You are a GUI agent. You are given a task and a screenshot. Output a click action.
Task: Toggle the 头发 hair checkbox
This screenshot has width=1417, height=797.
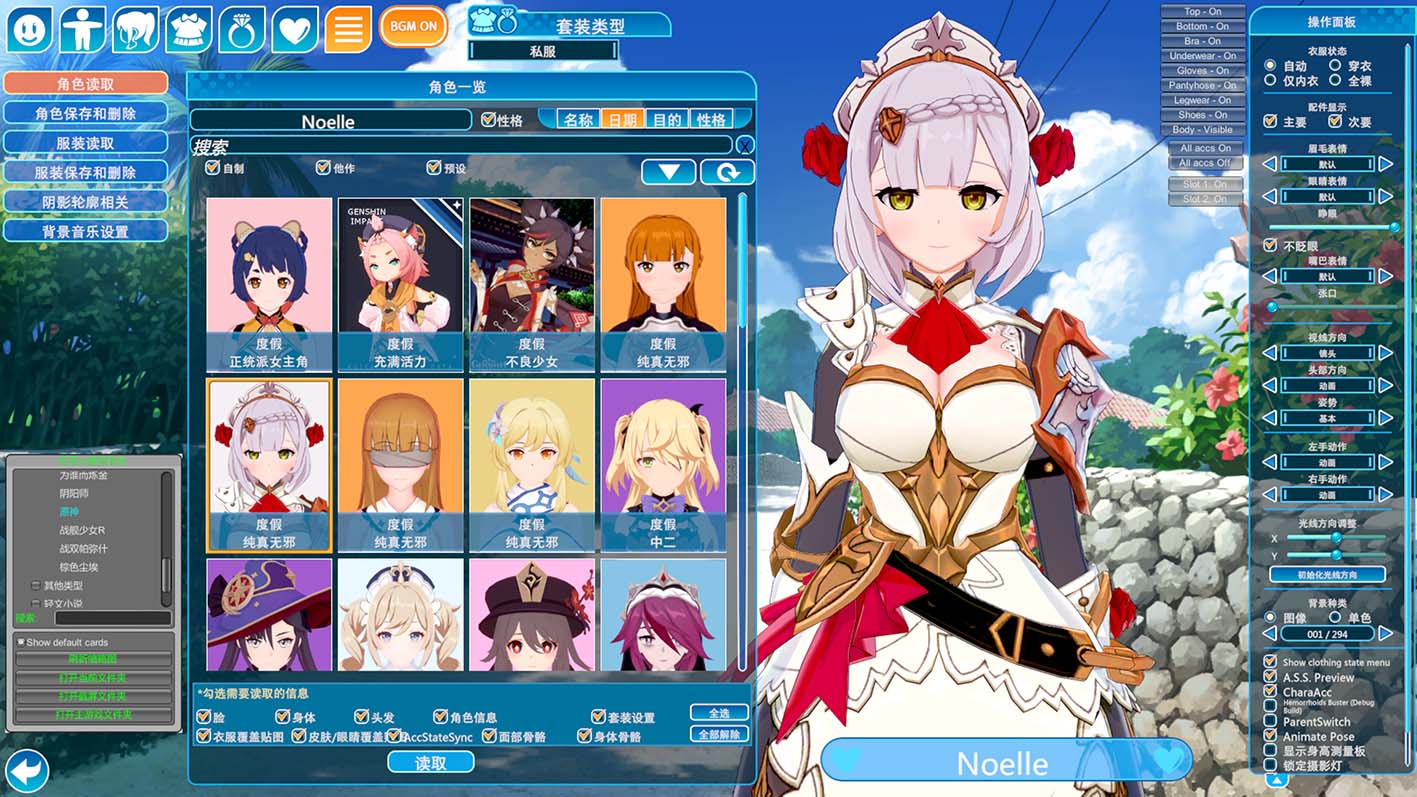(362, 717)
